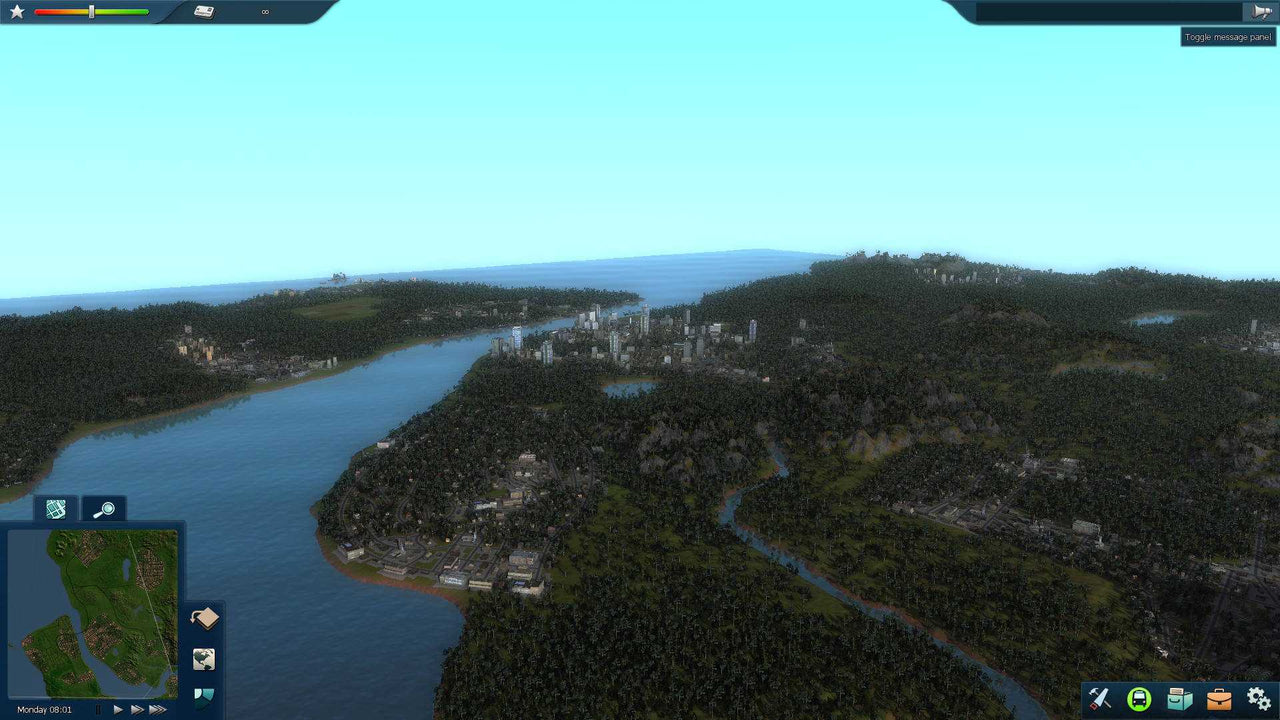The image size is (1280, 720).
Task: Open the depot storage box icon
Action: tap(1180, 698)
